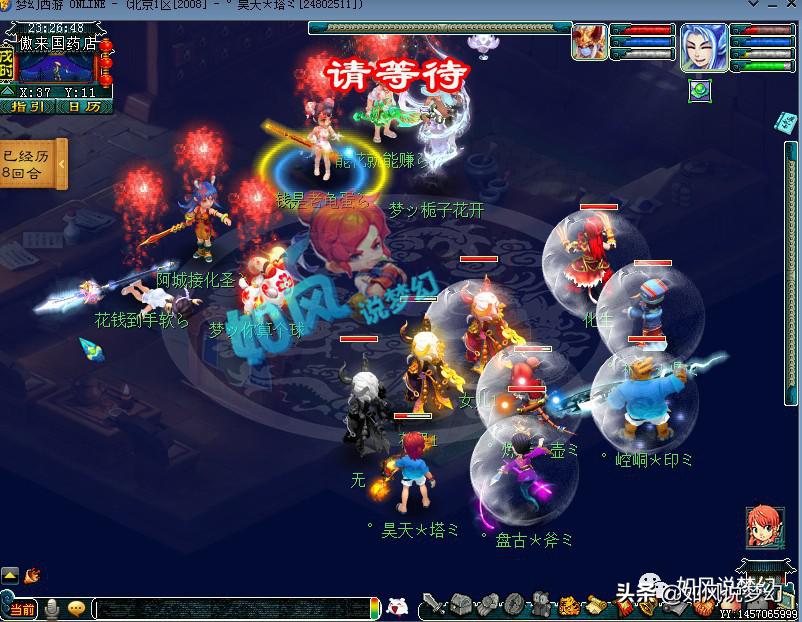
Task: Select the 当前 chat channel button
Action: coord(19,608)
